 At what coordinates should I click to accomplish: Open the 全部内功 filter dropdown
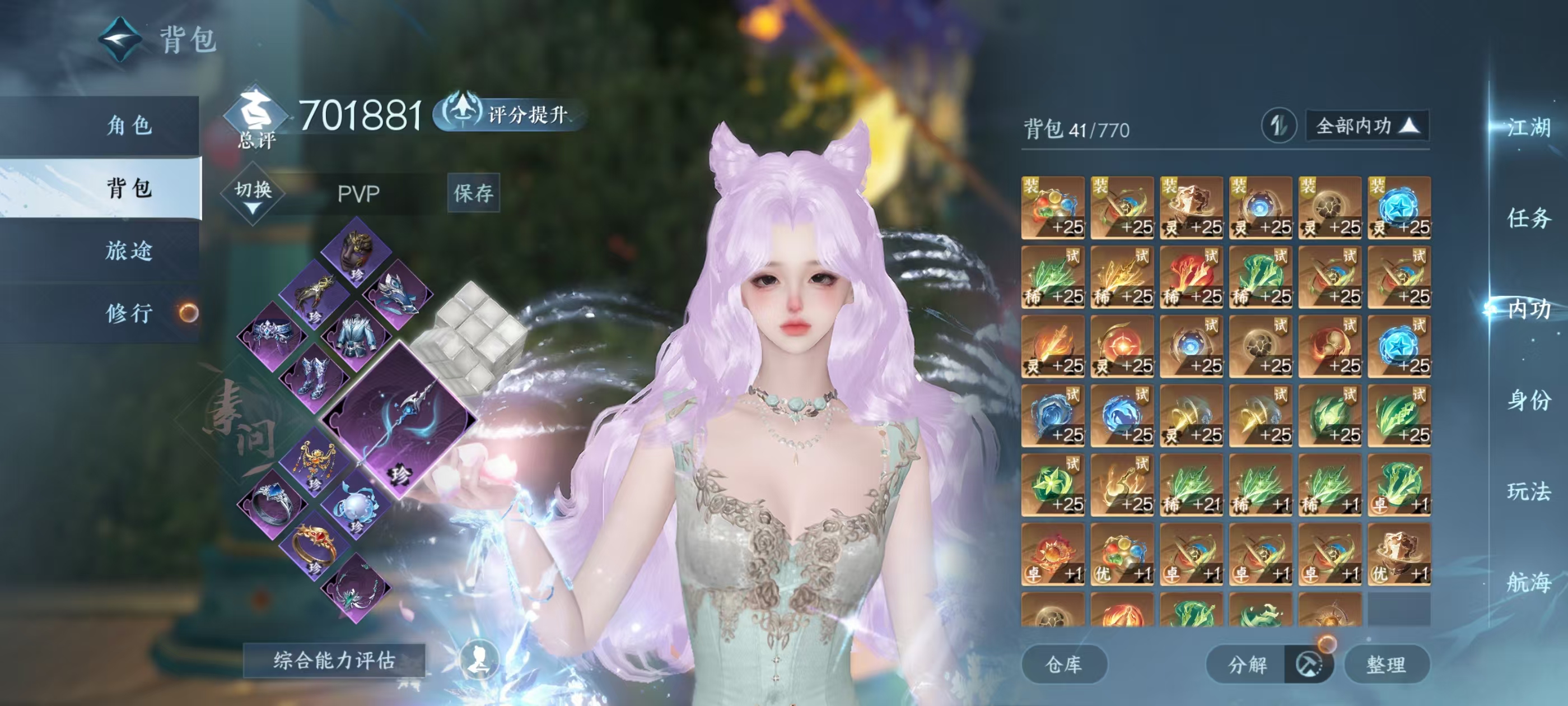1366,126
